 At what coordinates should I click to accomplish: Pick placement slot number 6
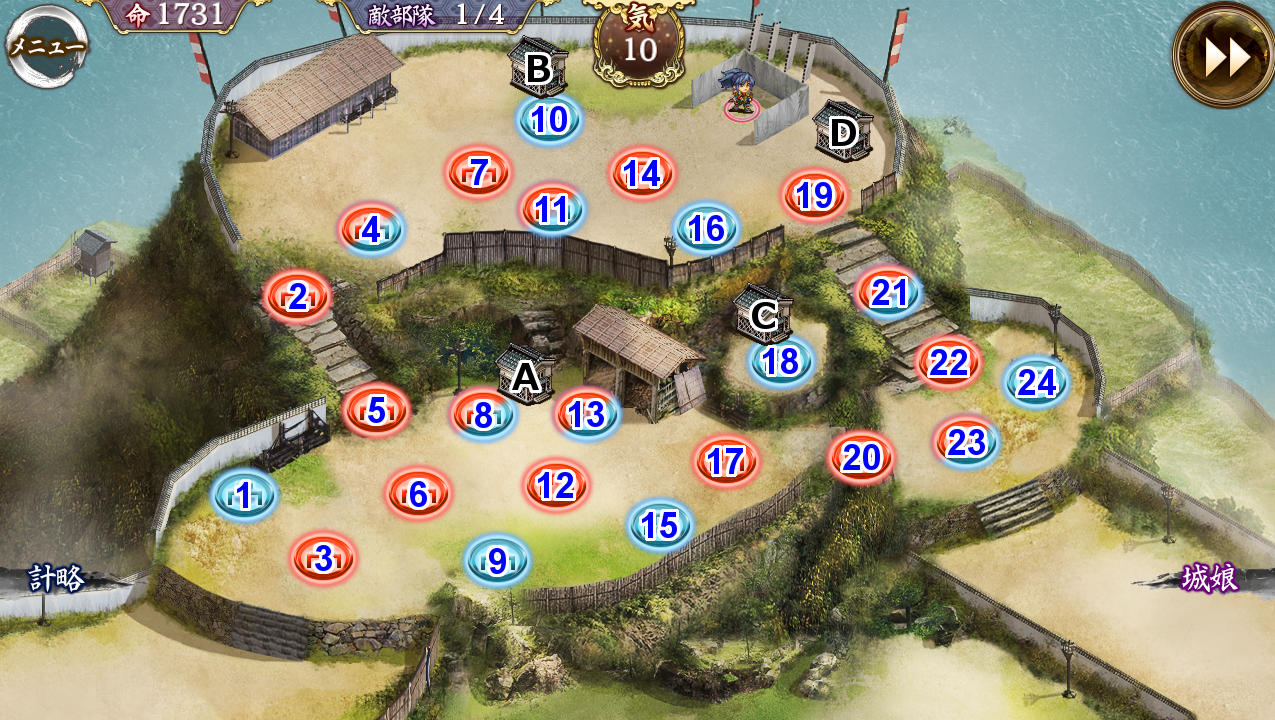coord(418,494)
